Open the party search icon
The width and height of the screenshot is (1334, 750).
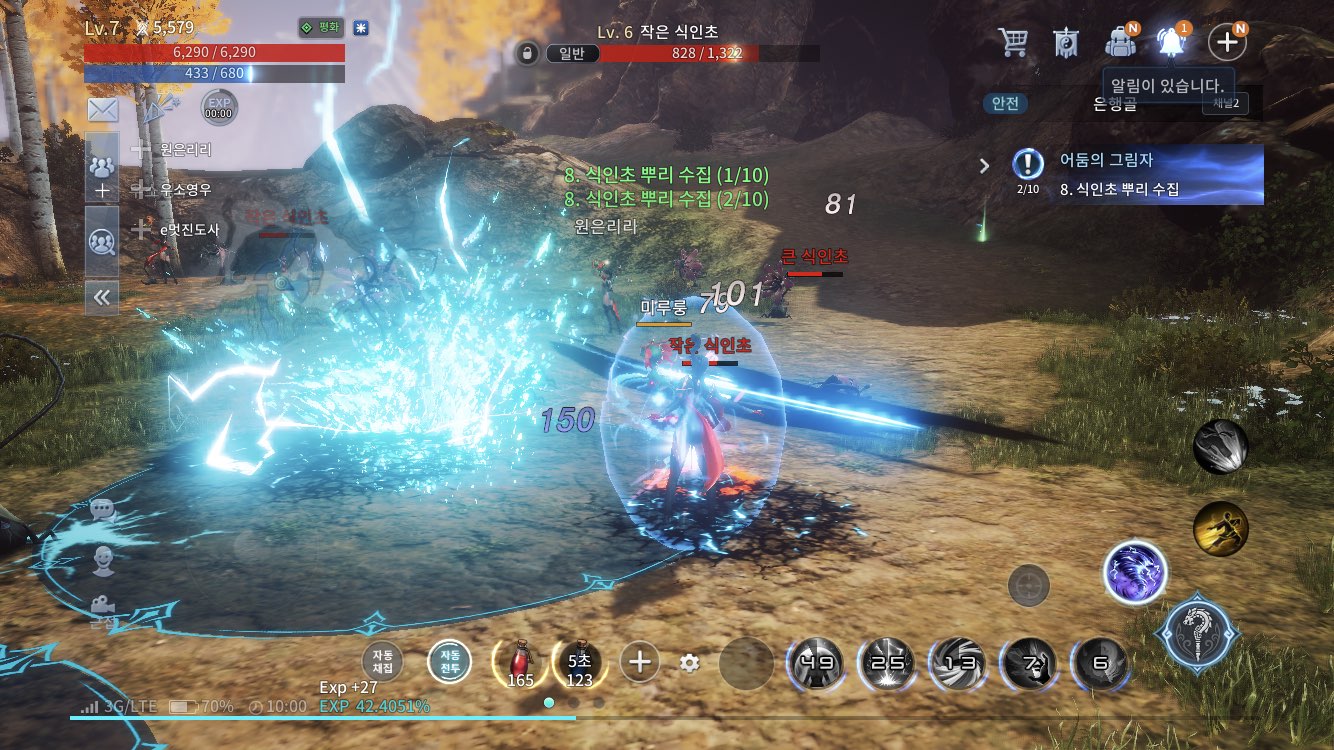coord(102,240)
